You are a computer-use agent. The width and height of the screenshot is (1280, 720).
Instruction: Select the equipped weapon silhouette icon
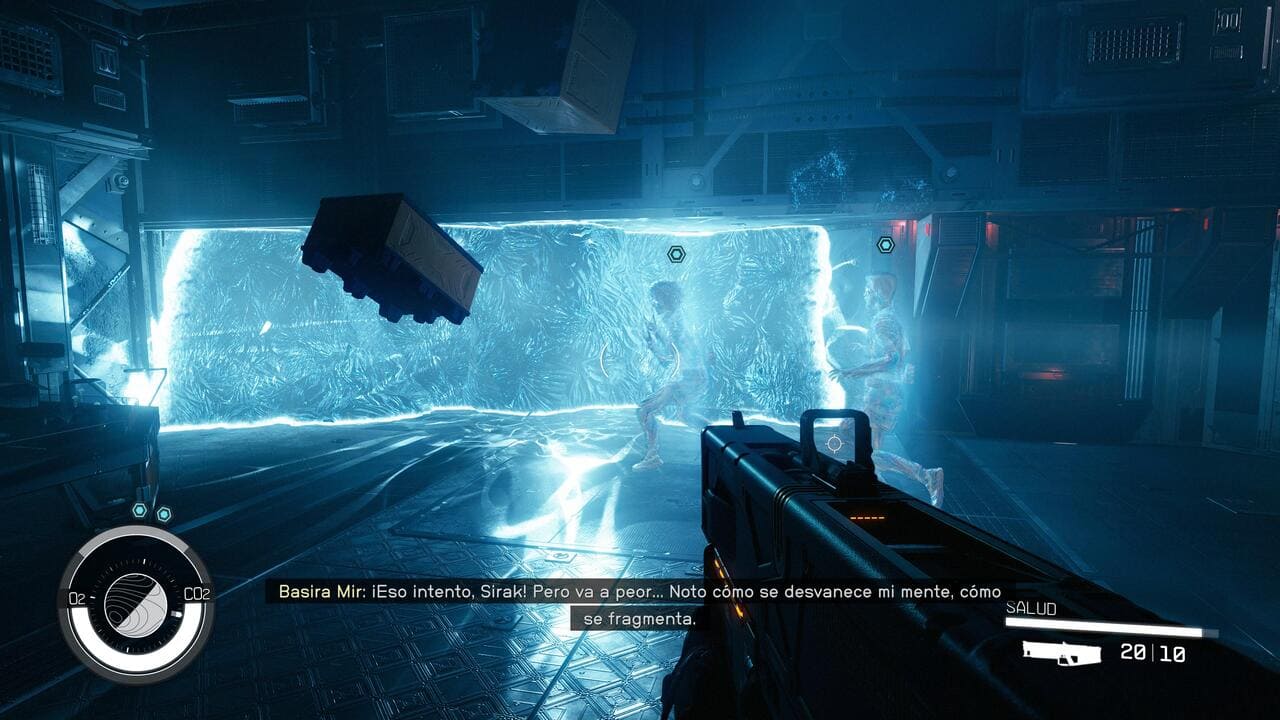(1061, 653)
